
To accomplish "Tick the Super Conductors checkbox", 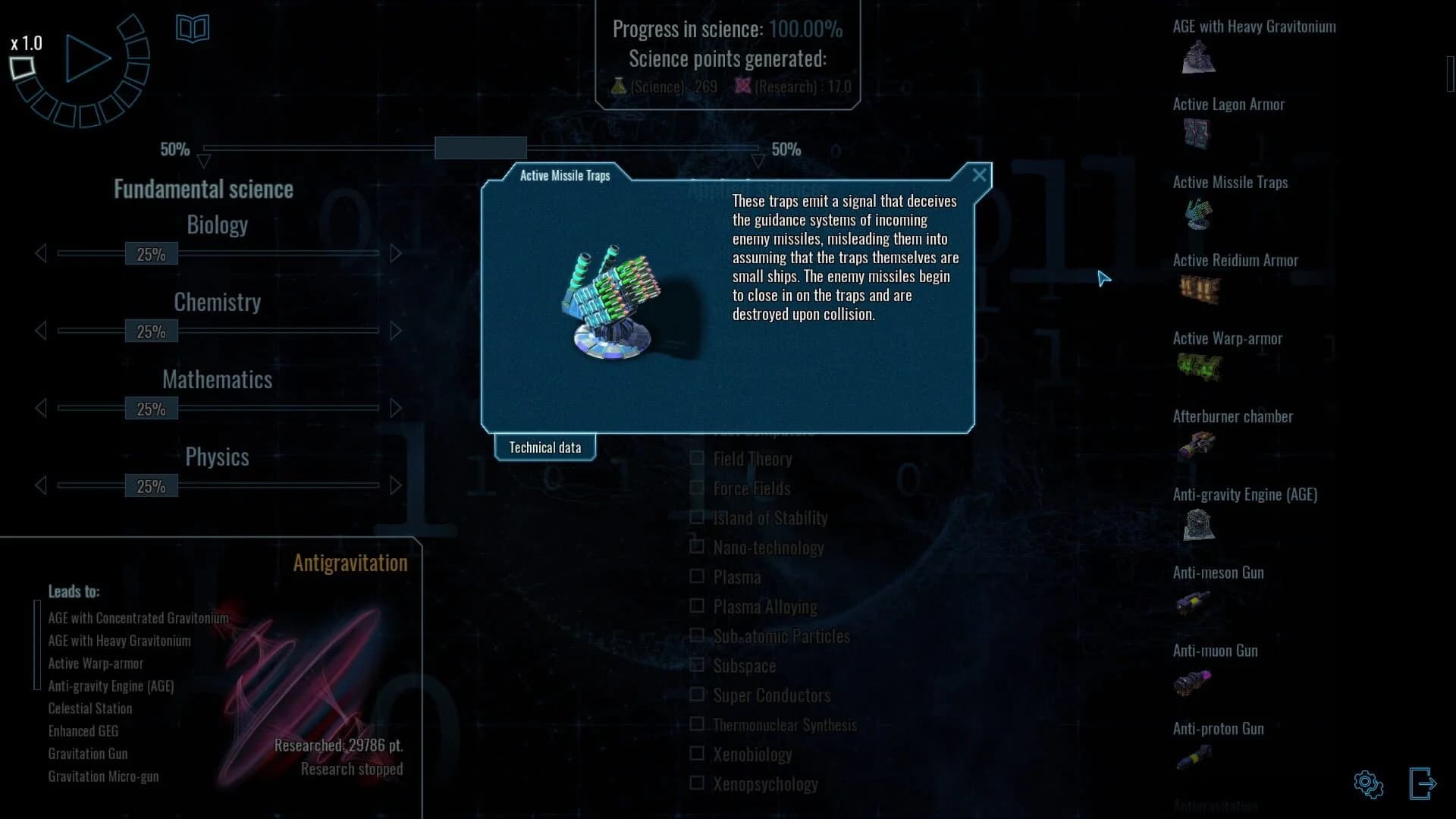I will tap(697, 695).
